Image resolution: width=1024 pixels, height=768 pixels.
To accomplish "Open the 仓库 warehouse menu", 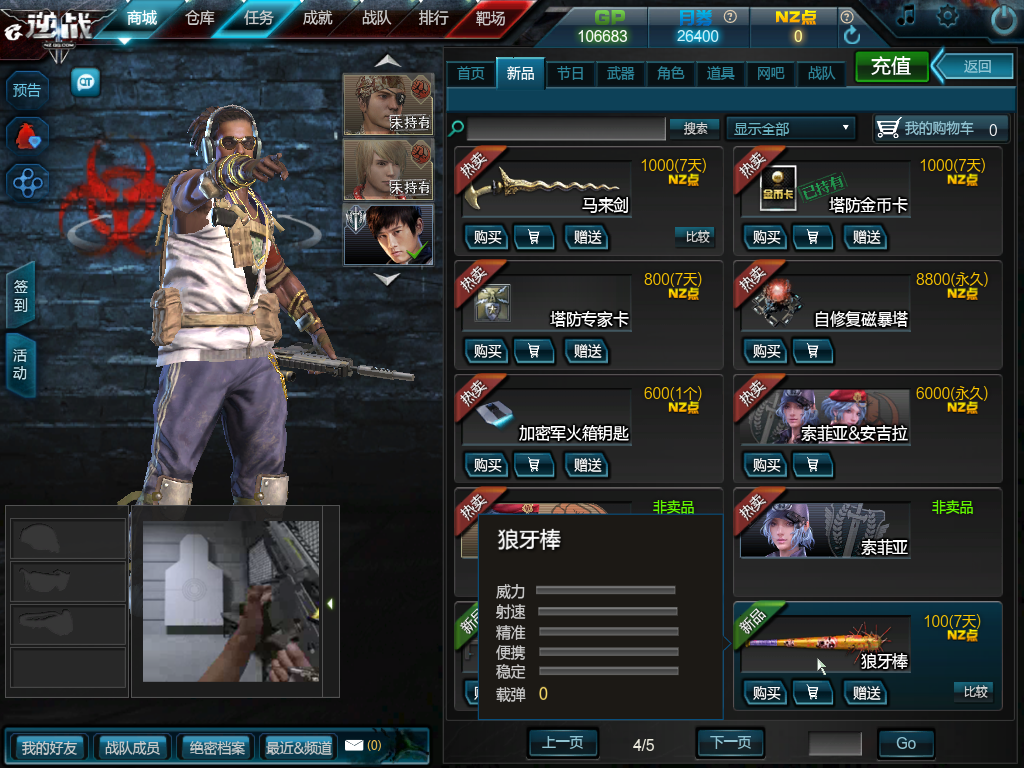I will pyautogui.click(x=200, y=18).
